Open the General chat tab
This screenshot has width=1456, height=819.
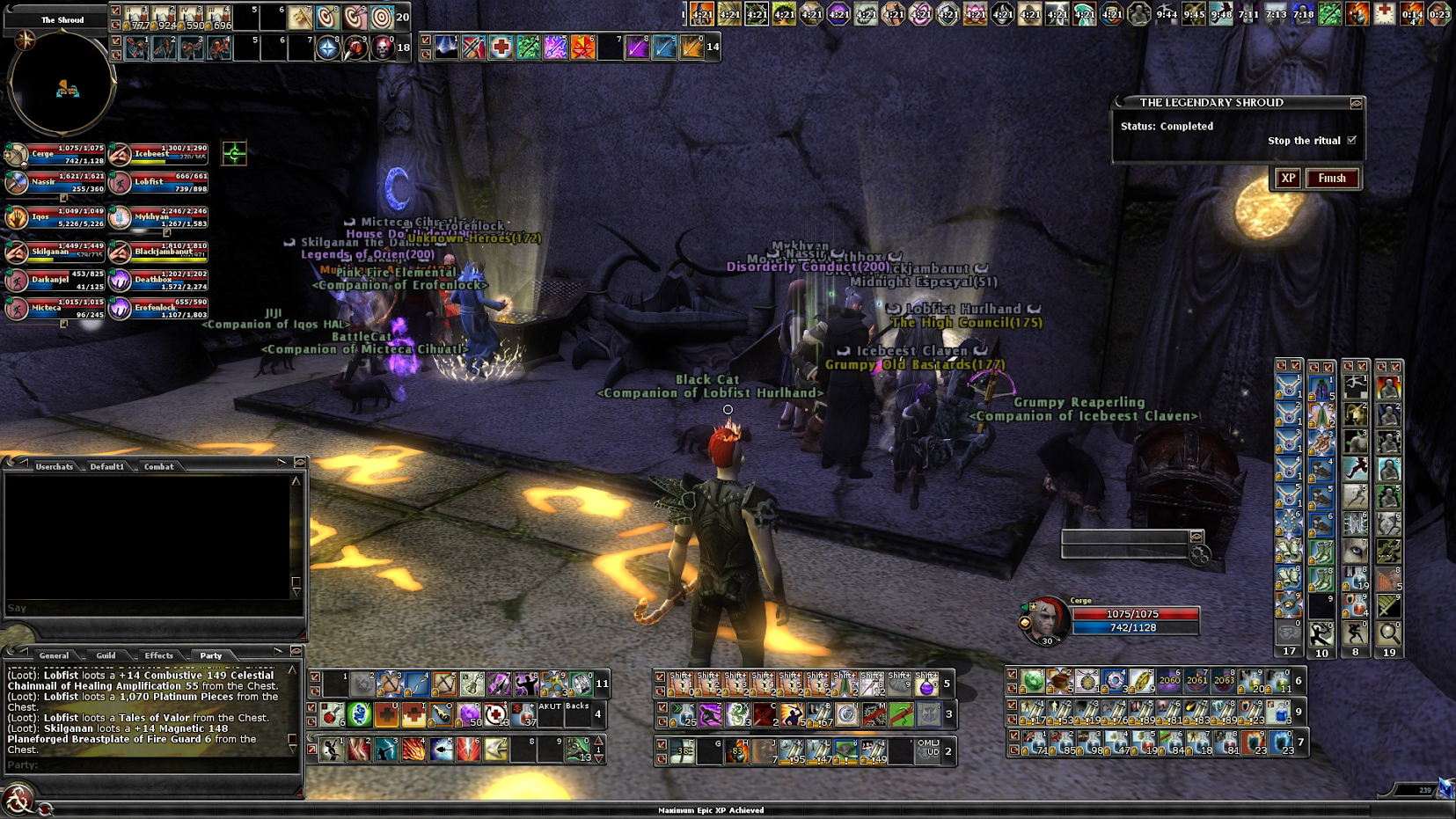(54, 655)
